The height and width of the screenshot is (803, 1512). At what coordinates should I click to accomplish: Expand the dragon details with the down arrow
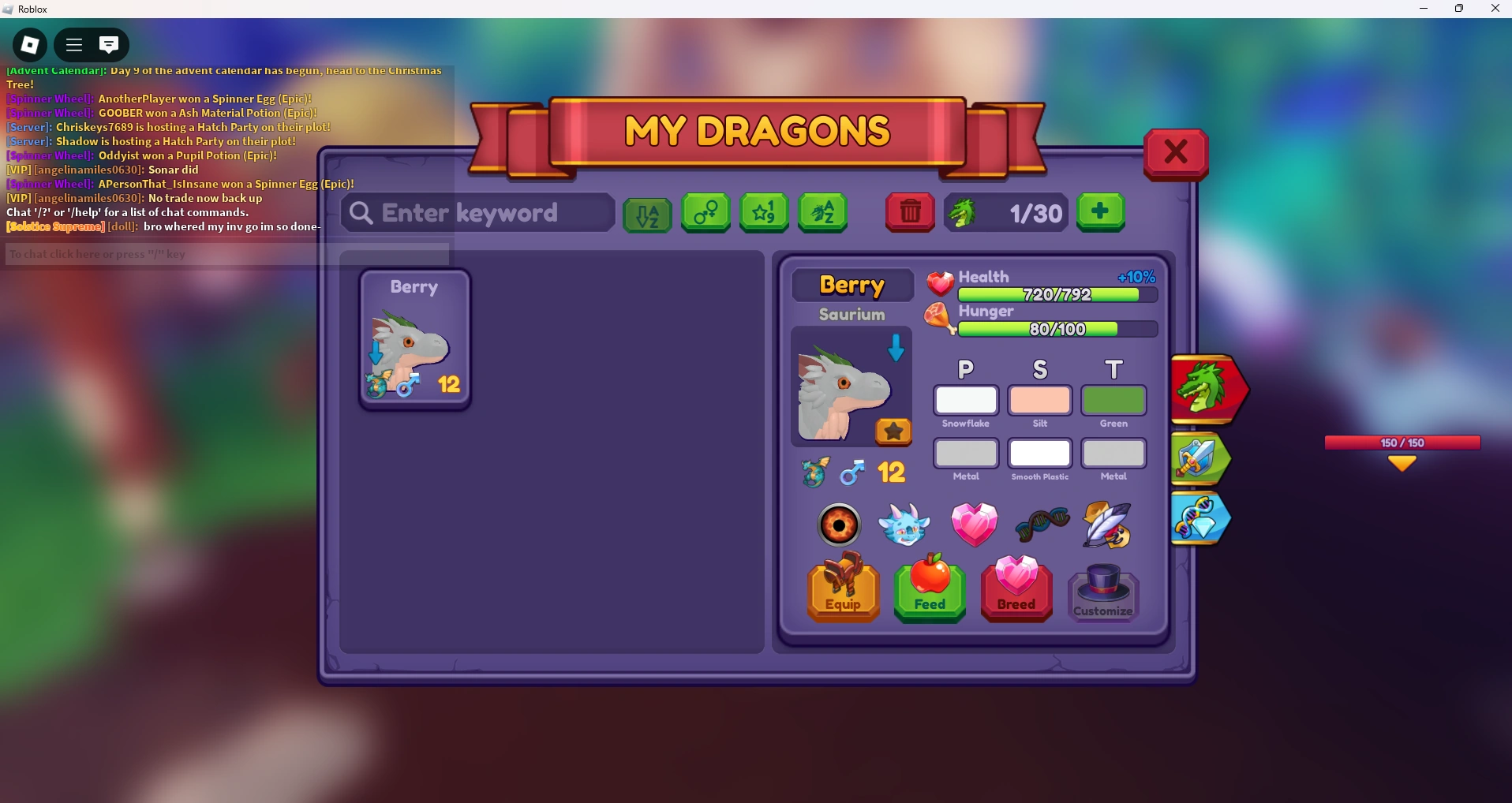[x=896, y=349]
